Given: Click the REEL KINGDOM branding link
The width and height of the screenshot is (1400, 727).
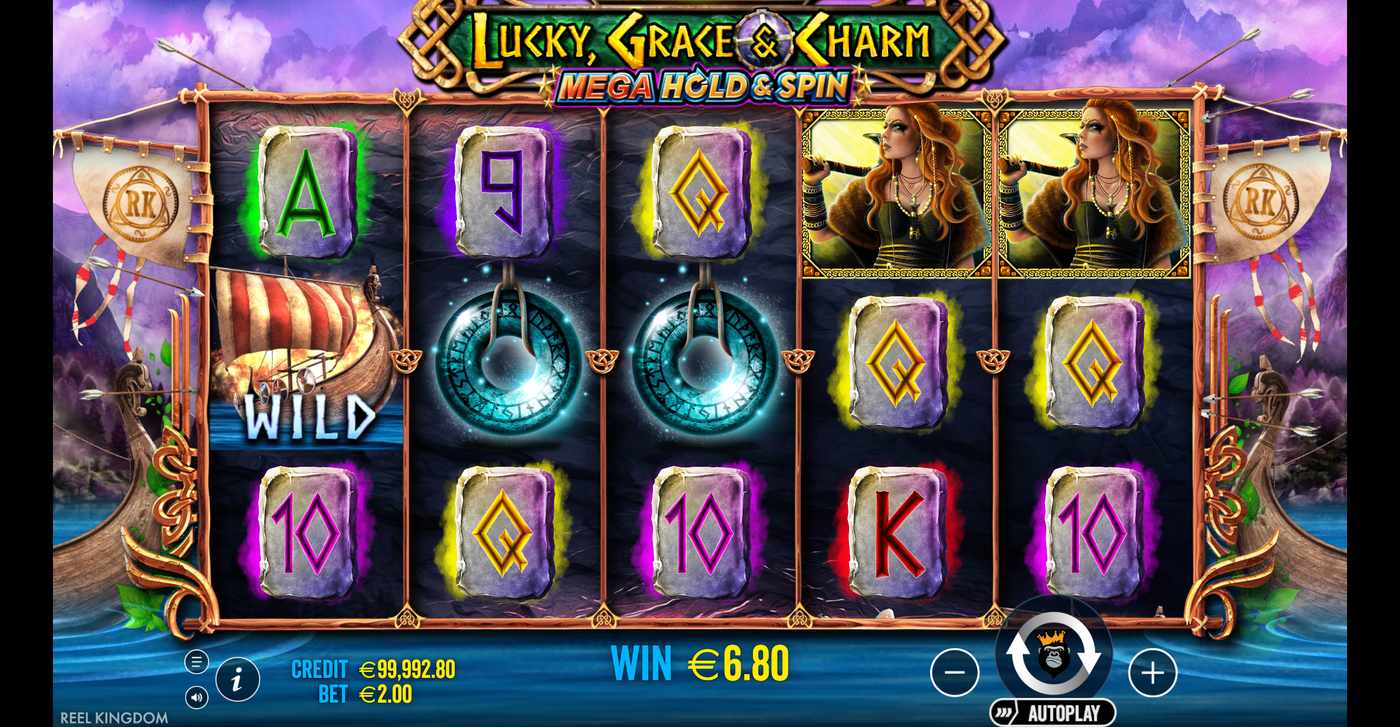Looking at the screenshot, I should (115, 717).
